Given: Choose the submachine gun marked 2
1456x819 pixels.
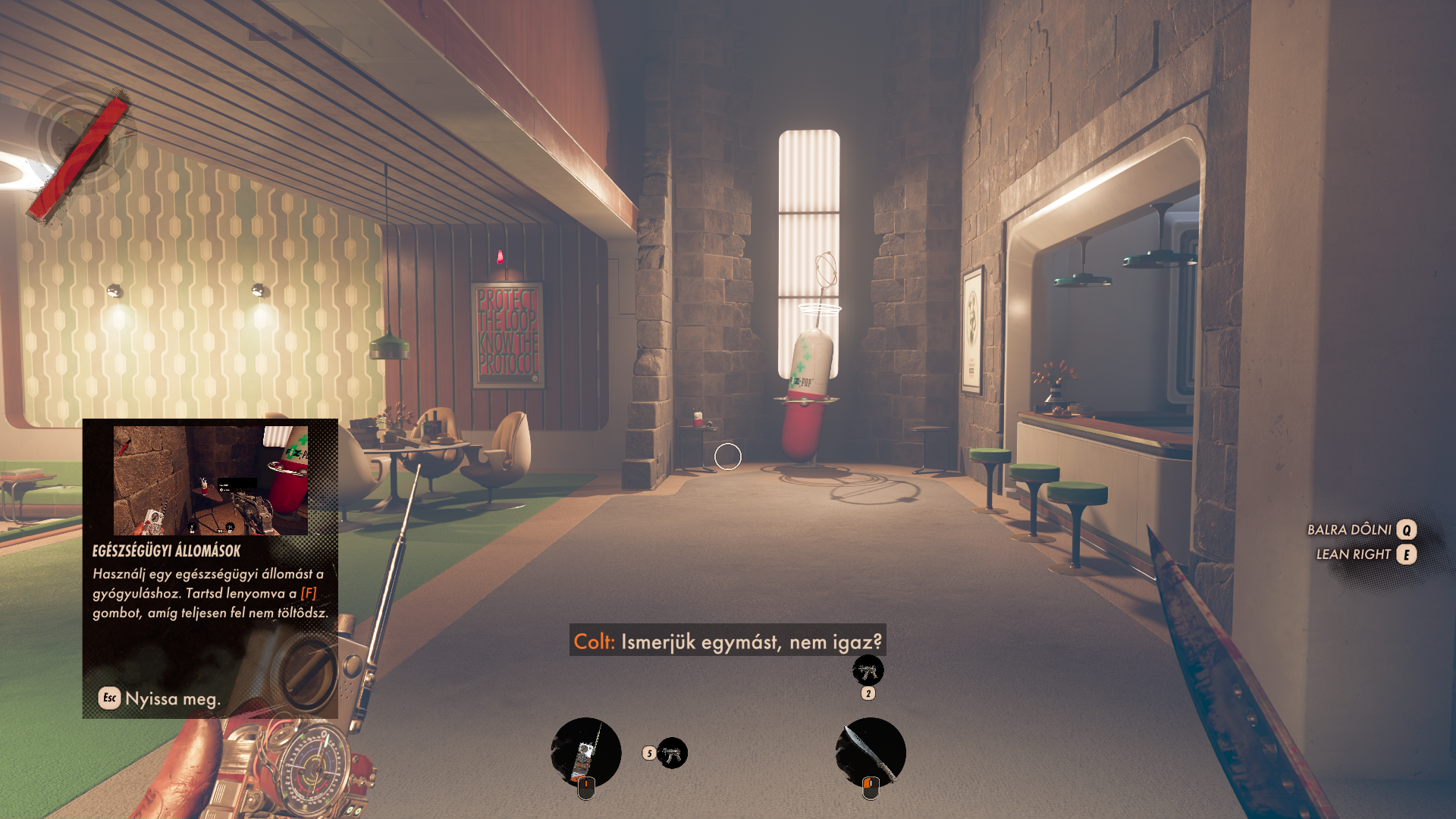Looking at the screenshot, I should click(868, 671).
